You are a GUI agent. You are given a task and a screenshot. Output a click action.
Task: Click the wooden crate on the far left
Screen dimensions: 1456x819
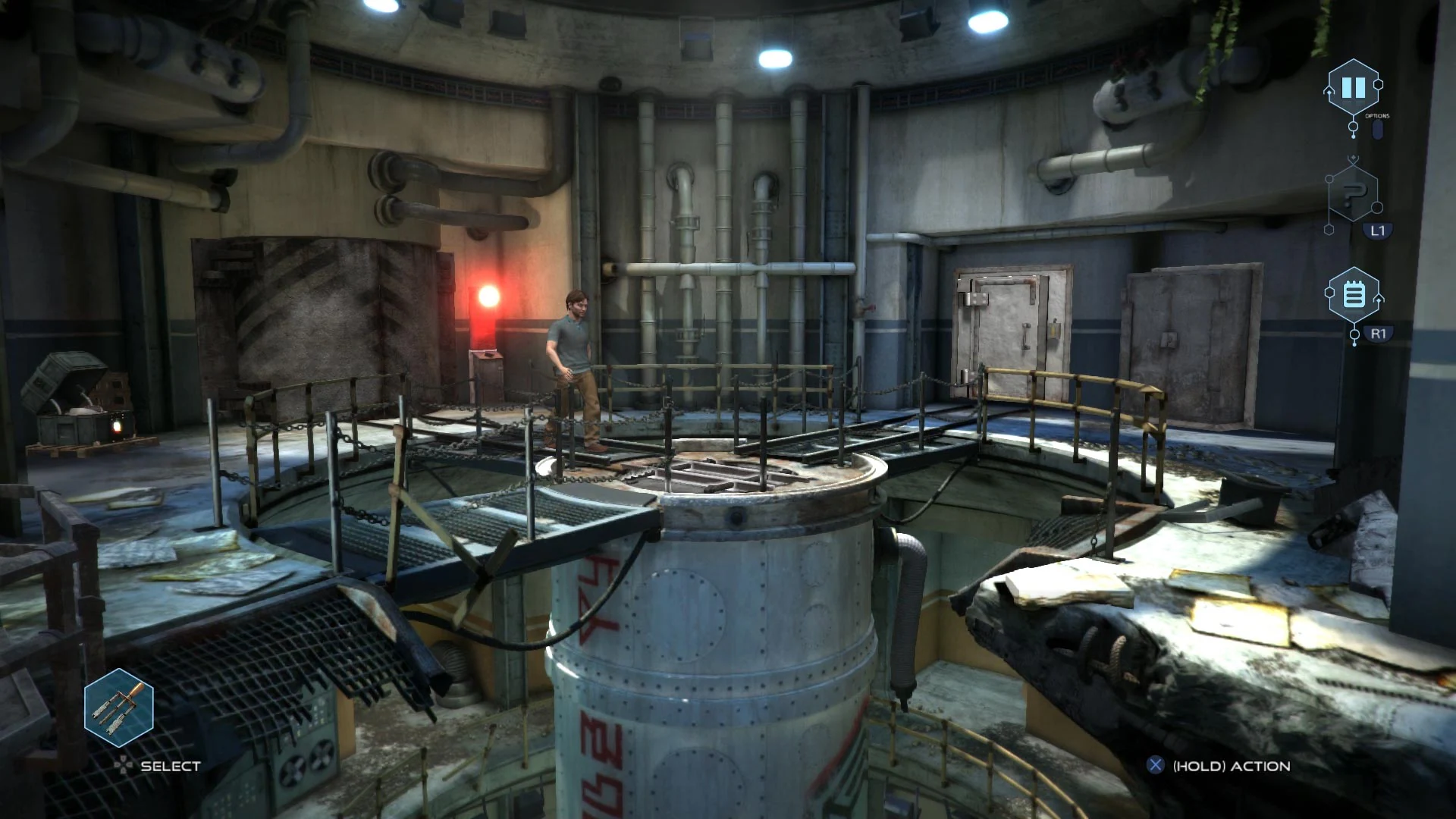[x=72, y=394]
